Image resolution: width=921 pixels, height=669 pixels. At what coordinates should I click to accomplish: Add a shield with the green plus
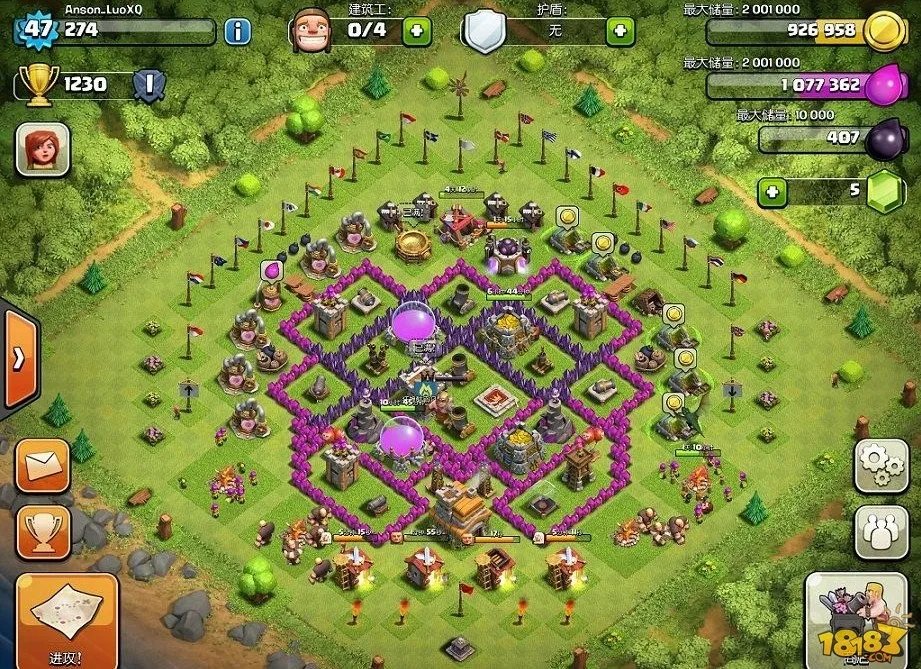point(621,31)
